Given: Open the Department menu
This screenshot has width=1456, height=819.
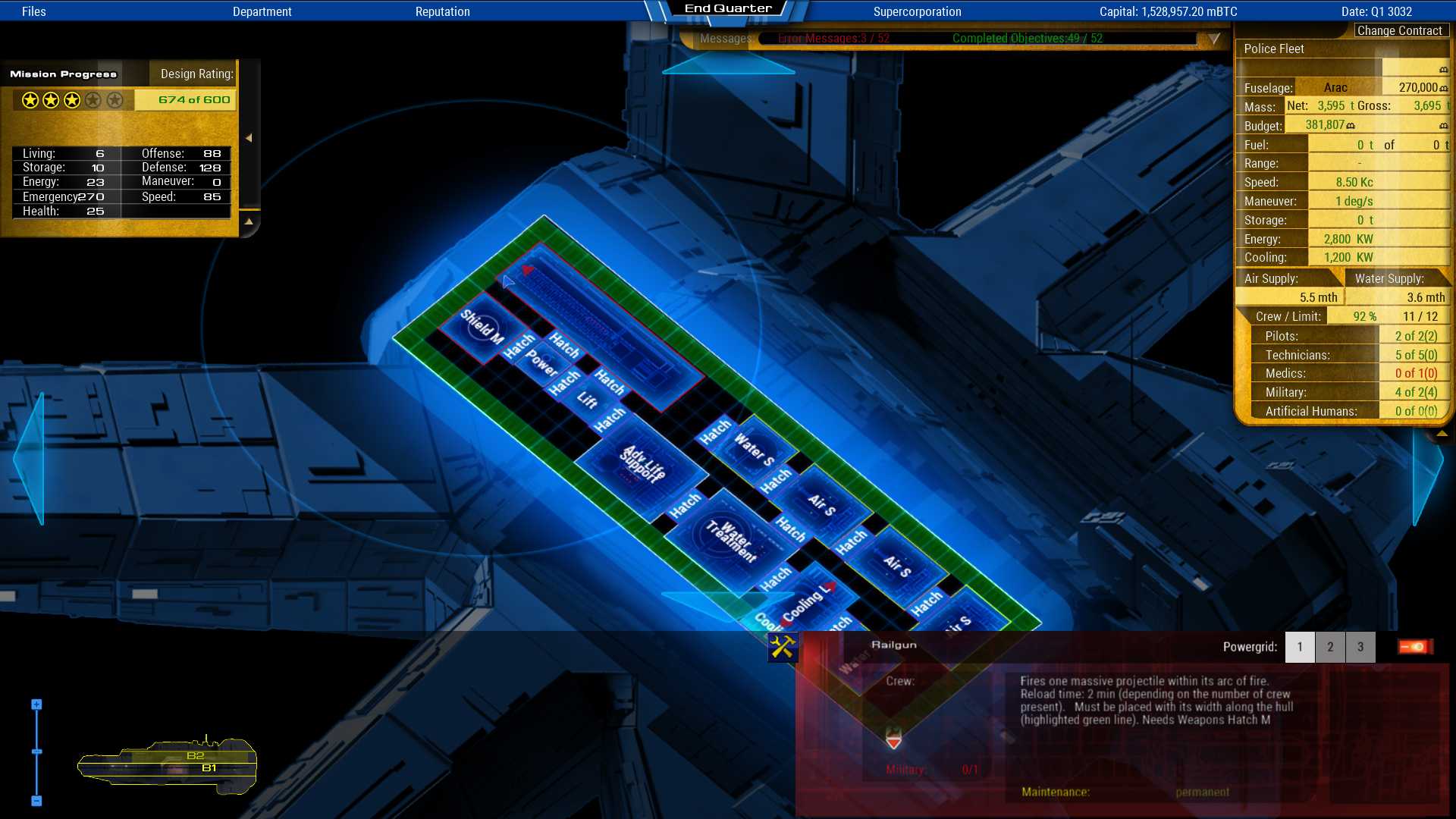Looking at the screenshot, I should pos(262,11).
